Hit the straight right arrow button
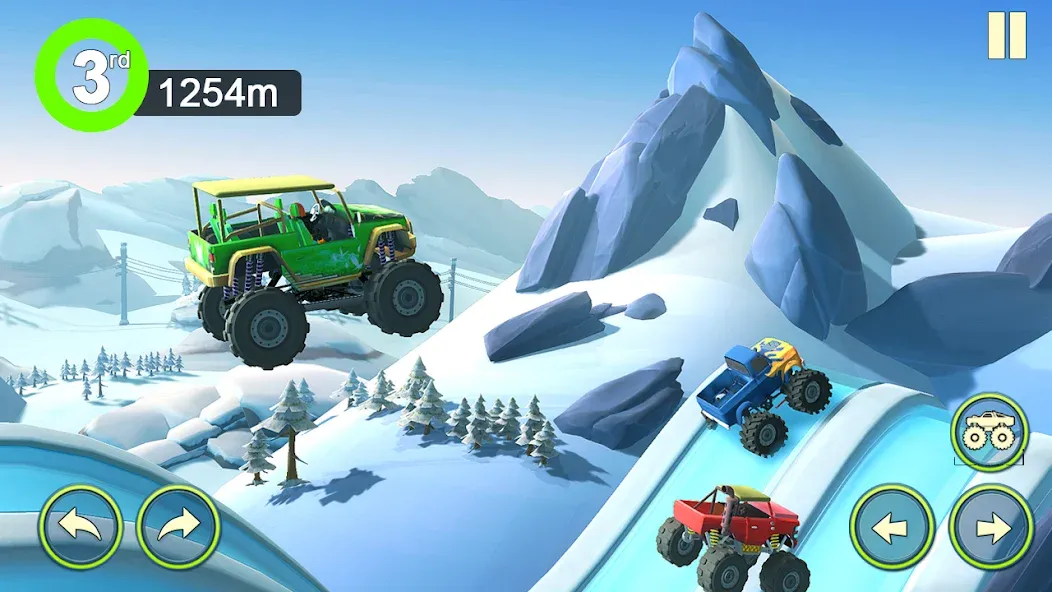This screenshot has height=592, width=1052. click(990, 527)
